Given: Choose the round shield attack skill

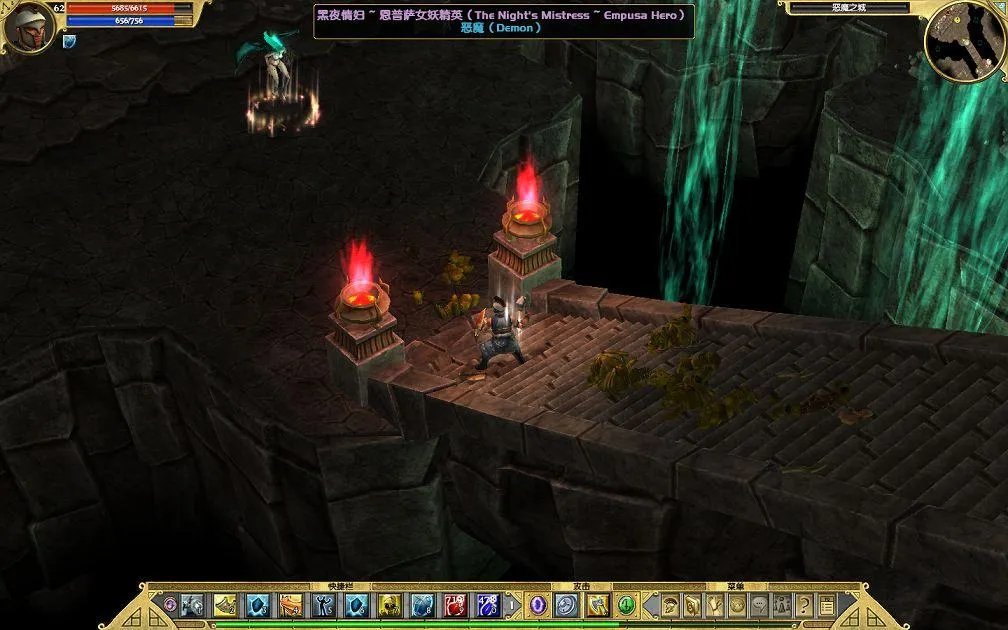Looking at the screenshot, I should click(566, 604).
